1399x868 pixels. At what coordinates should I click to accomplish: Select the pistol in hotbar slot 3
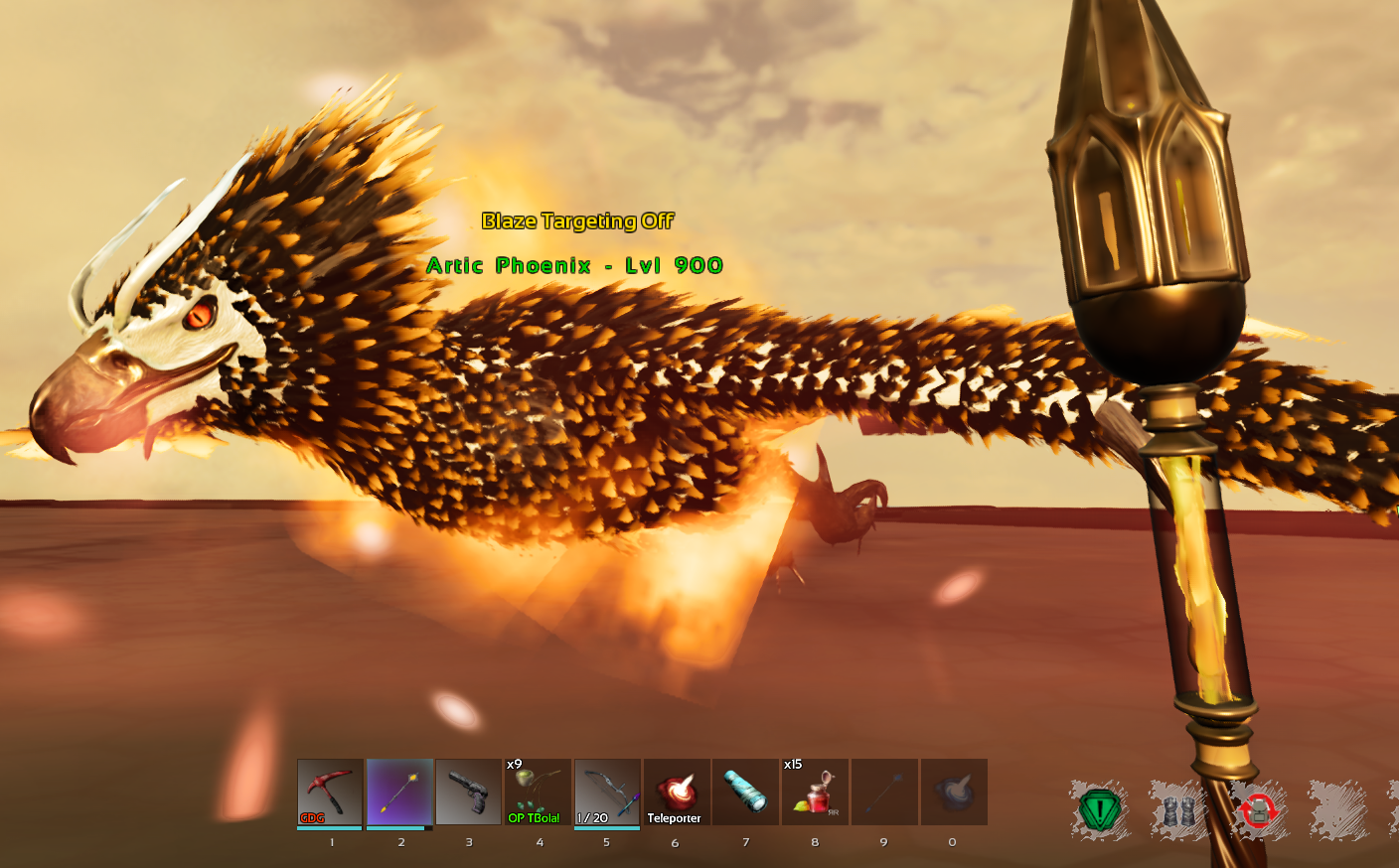tap(468, 790)
